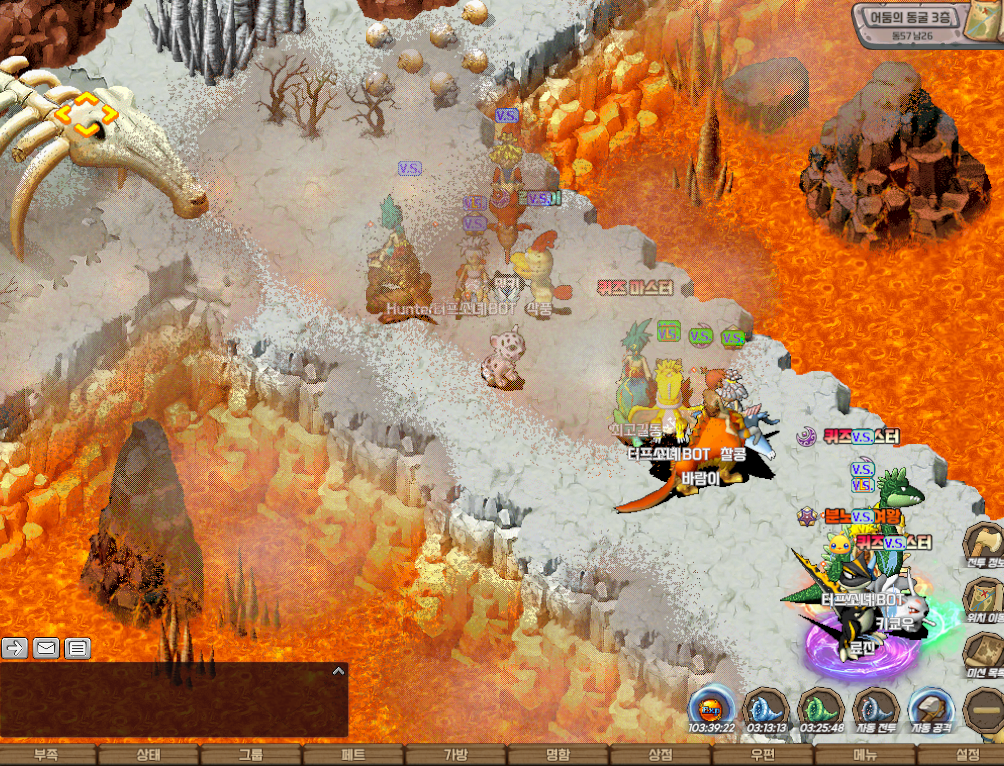The width and height of the screenshot is (1004, 766).
Task: Open the 페트 (pet) menu
Action: point(353,755)
